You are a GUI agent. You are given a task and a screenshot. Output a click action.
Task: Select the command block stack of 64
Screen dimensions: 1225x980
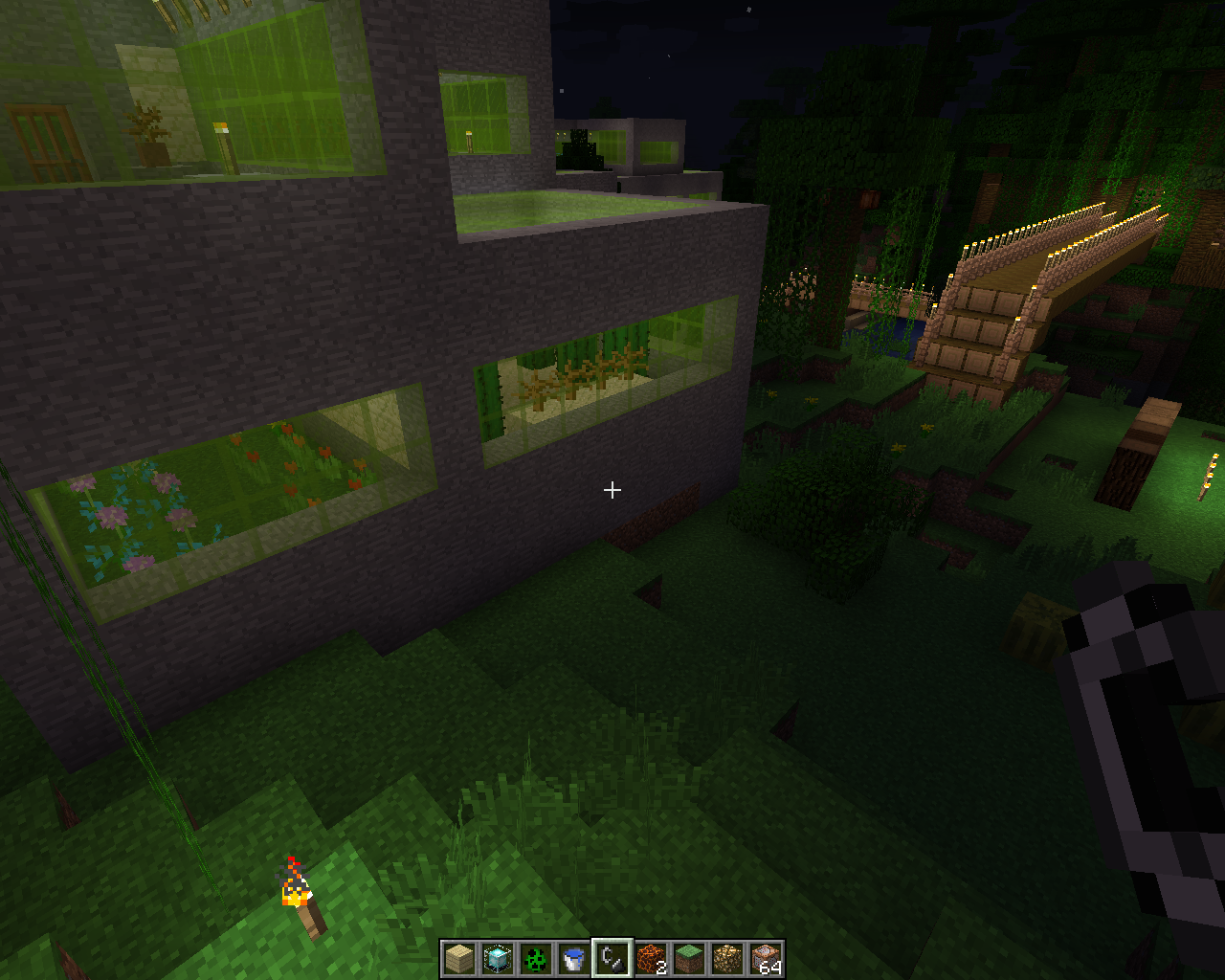(x=766, y=958)
